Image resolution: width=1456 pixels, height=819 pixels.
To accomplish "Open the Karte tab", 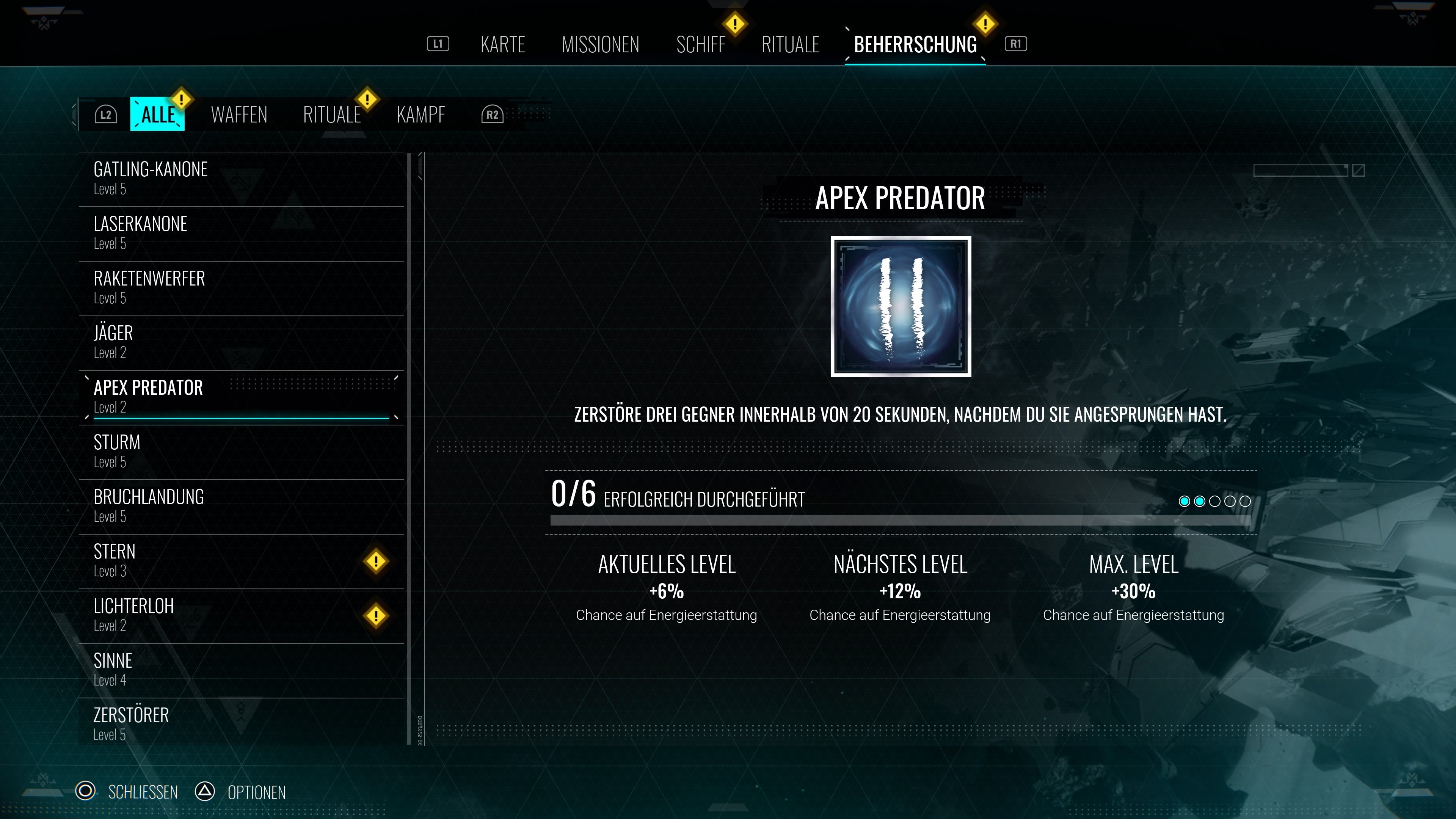I will point(502,44).
